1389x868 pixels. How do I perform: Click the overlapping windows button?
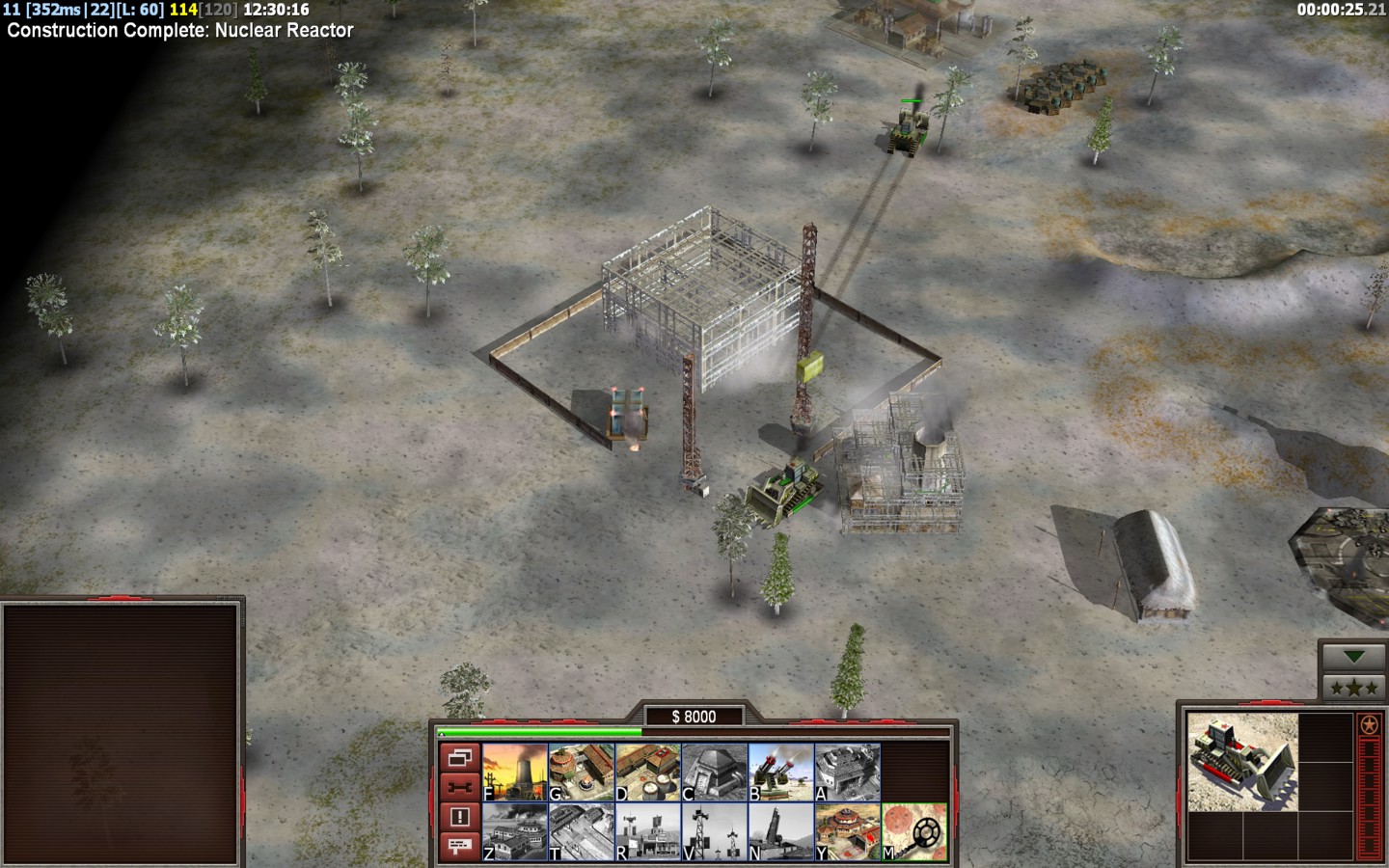coord(459,758)
